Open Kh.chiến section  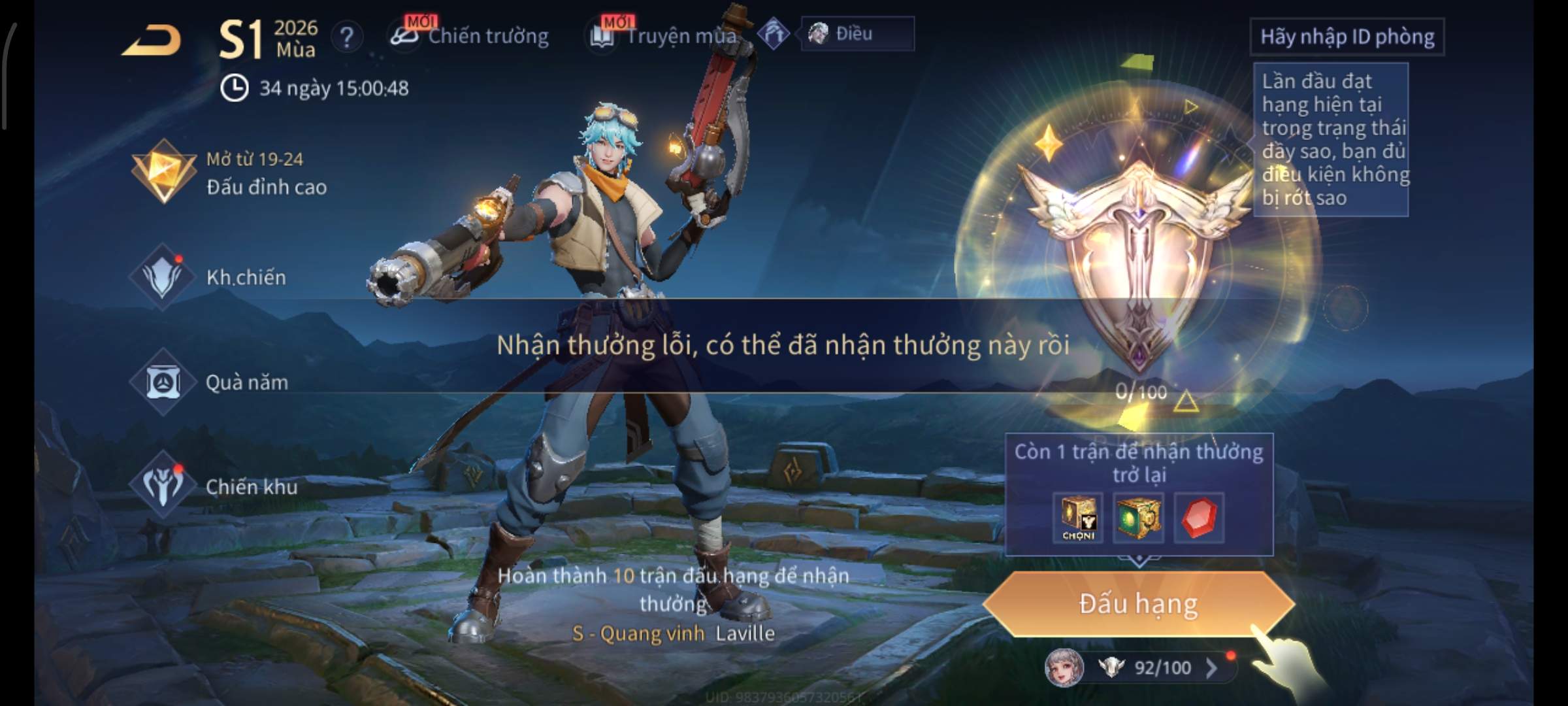tap(209, 278)
